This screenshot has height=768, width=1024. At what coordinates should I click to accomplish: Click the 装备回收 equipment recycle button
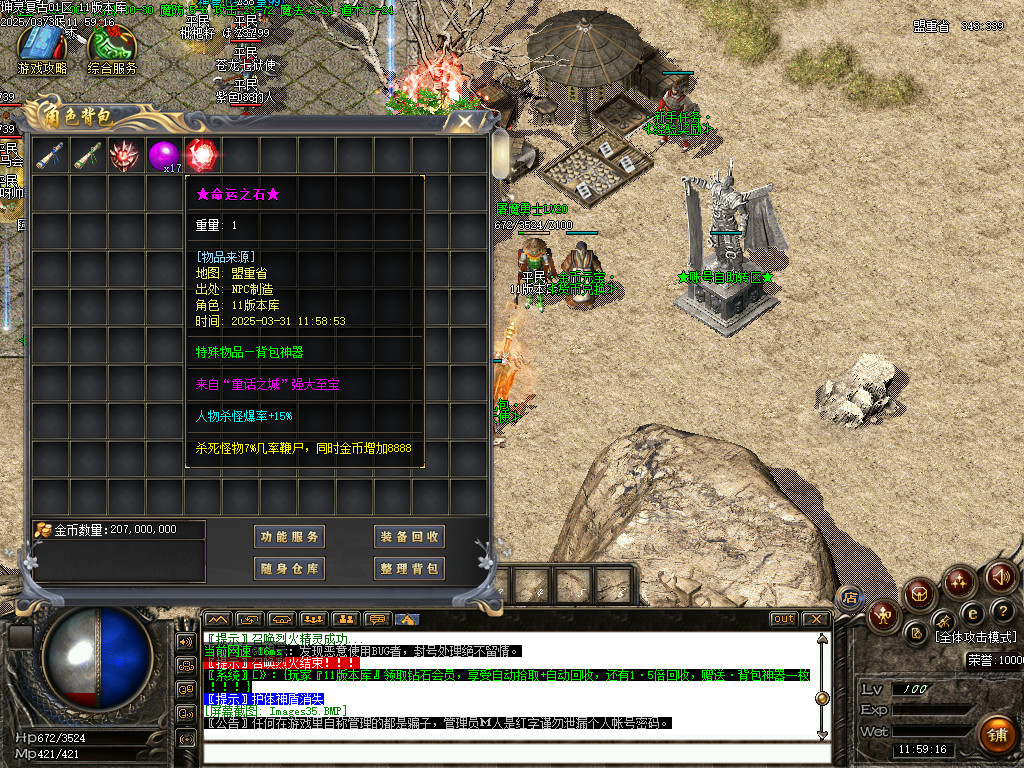(409, 537)
